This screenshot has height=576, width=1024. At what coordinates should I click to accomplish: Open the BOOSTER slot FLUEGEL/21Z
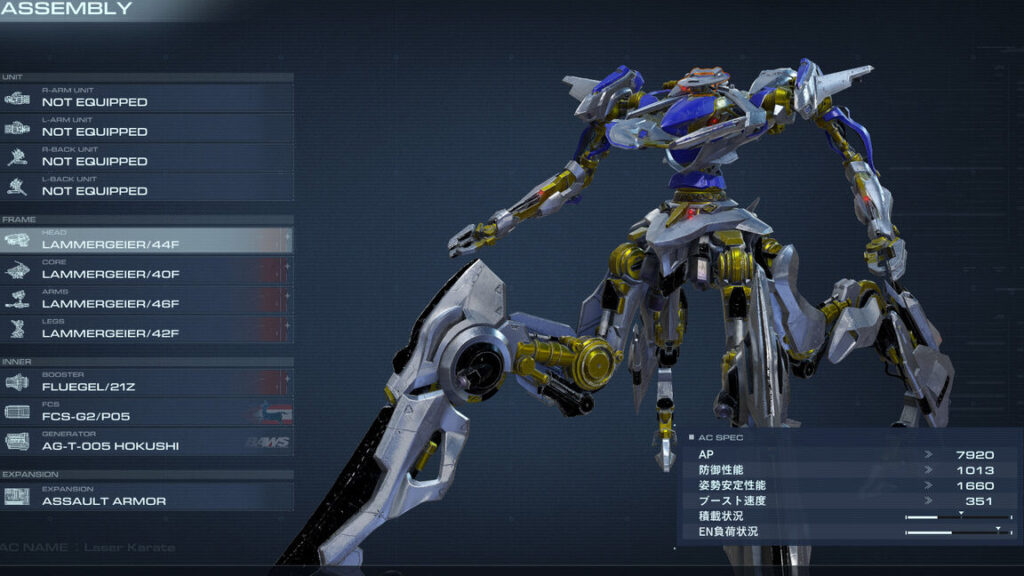[147, 382]
